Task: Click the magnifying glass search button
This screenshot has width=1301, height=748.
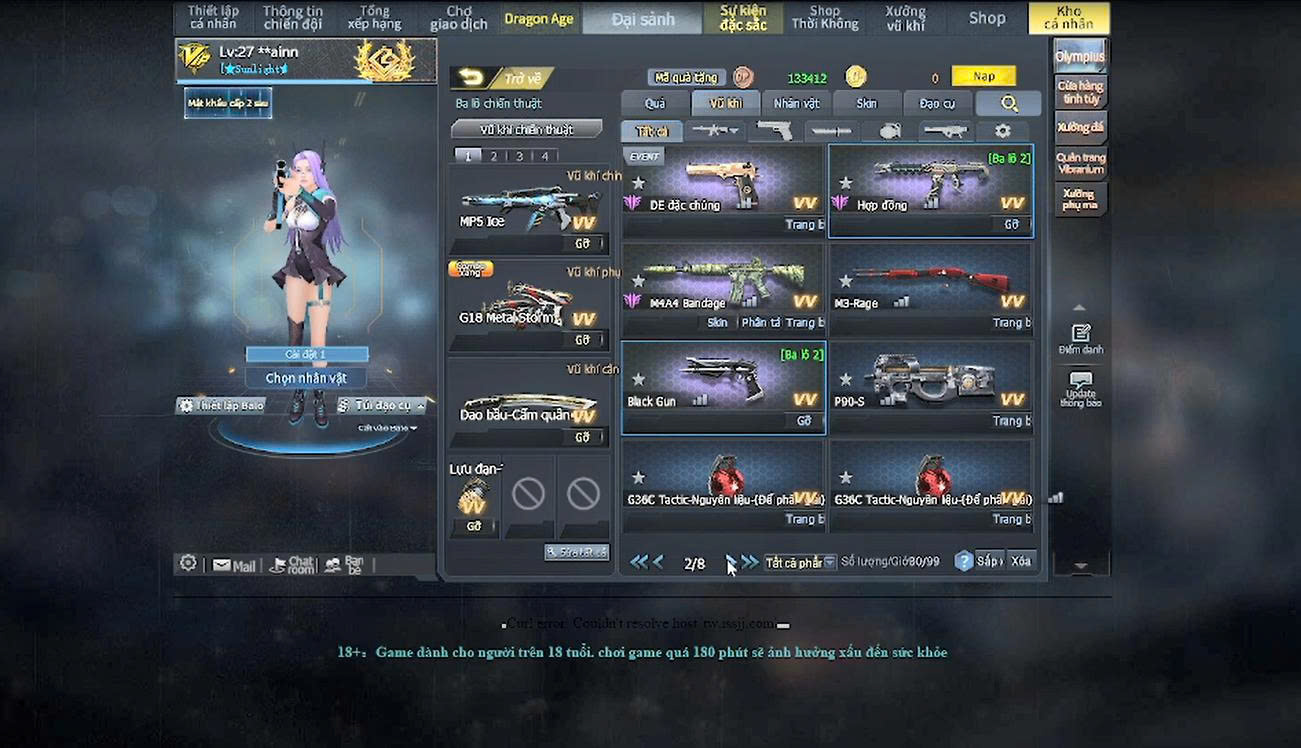Action: (1008, 103)
